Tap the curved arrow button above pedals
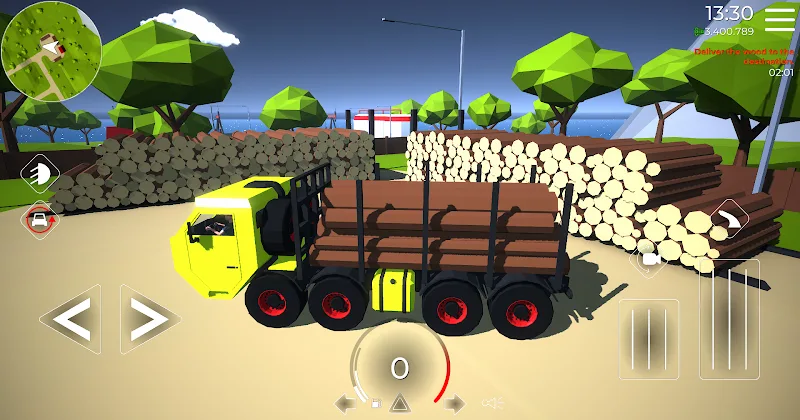Image resolution: width=800 pixels, height=420 pixels. coord(731,216)
